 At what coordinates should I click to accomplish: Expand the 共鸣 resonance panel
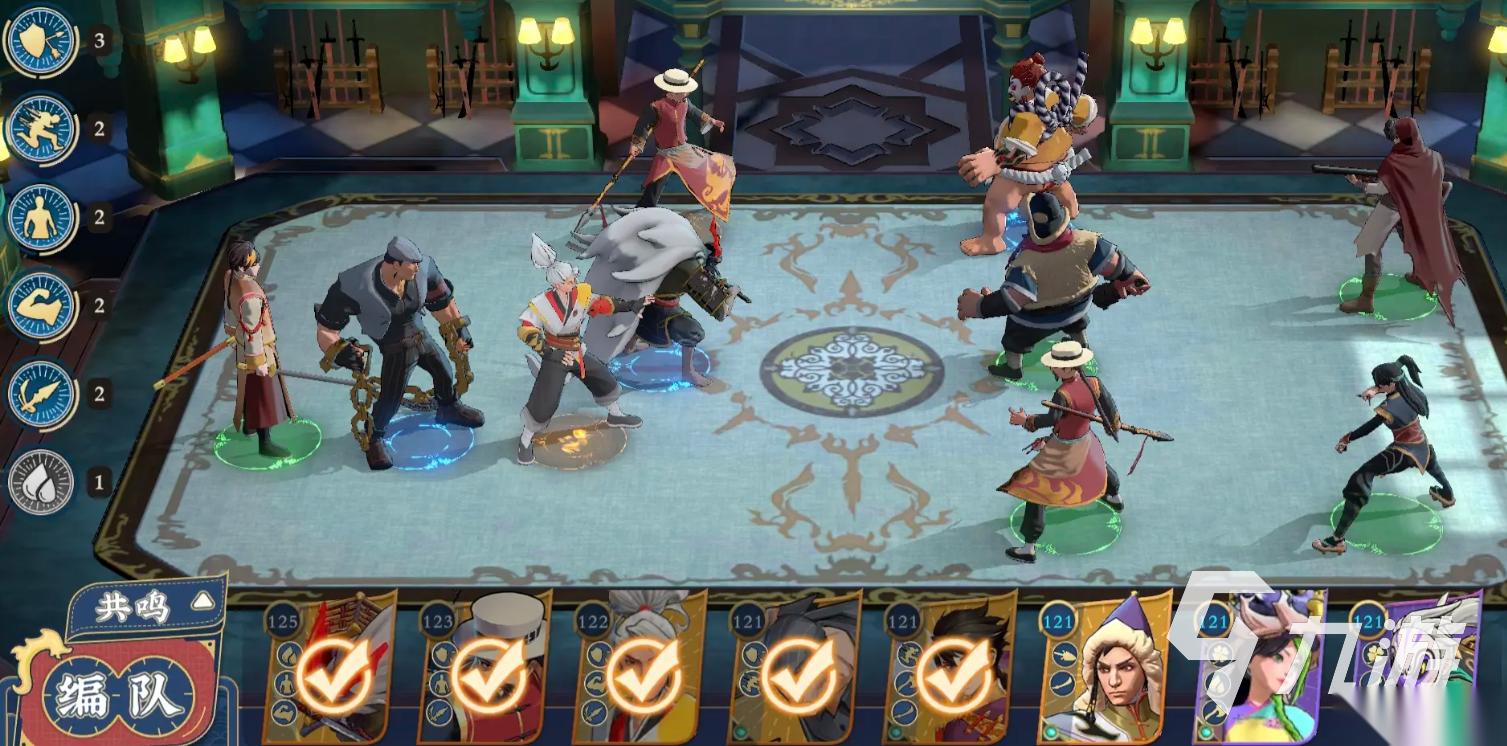tap(147, 605)
